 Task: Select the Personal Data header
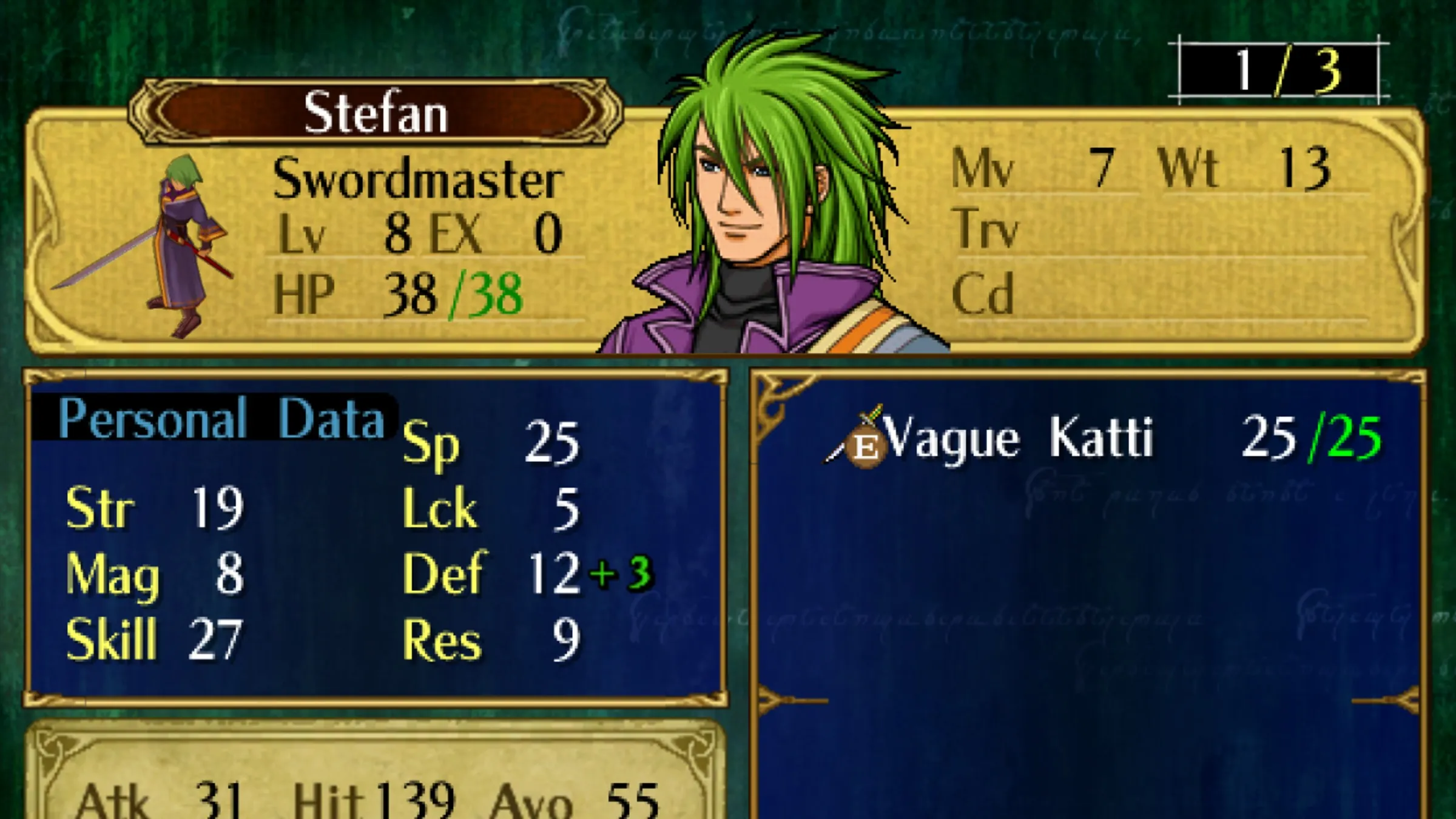point(221,419)
